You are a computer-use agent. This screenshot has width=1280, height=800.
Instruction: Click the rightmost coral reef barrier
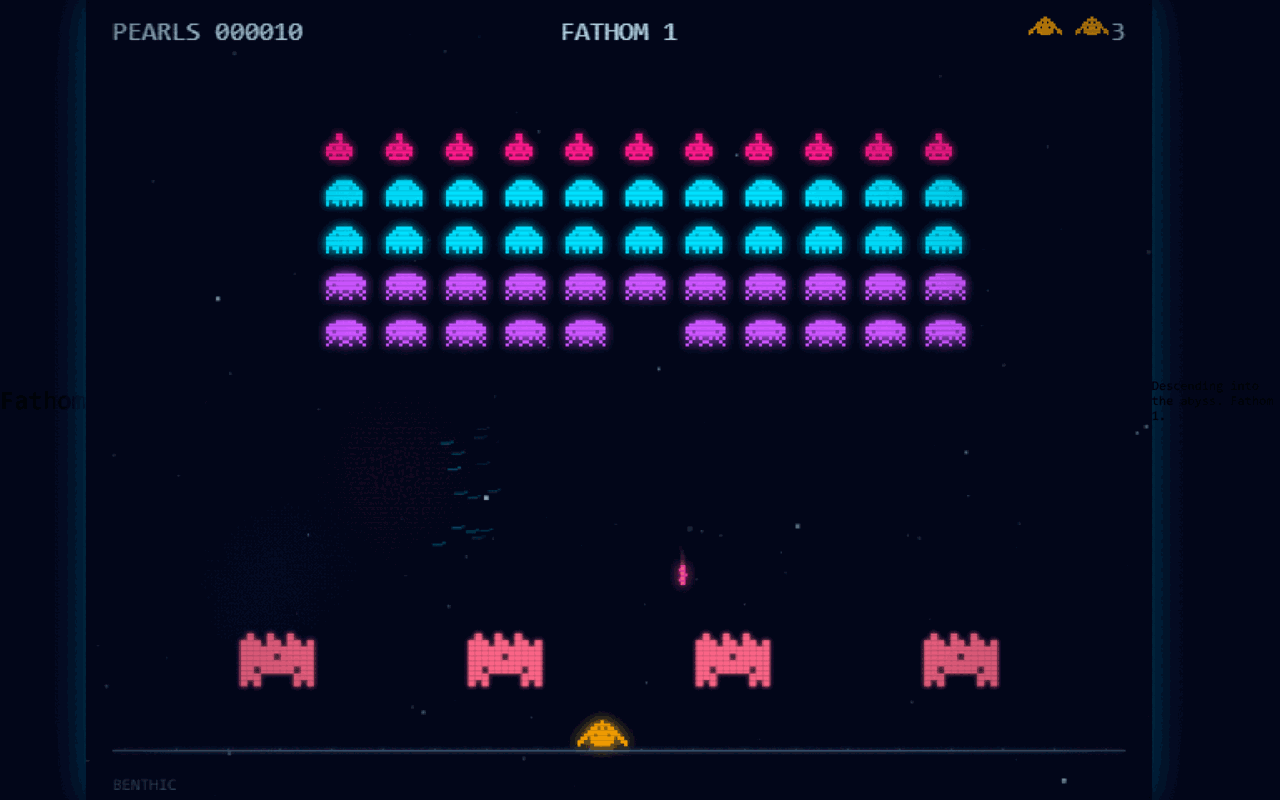click(x=958, y=660)
